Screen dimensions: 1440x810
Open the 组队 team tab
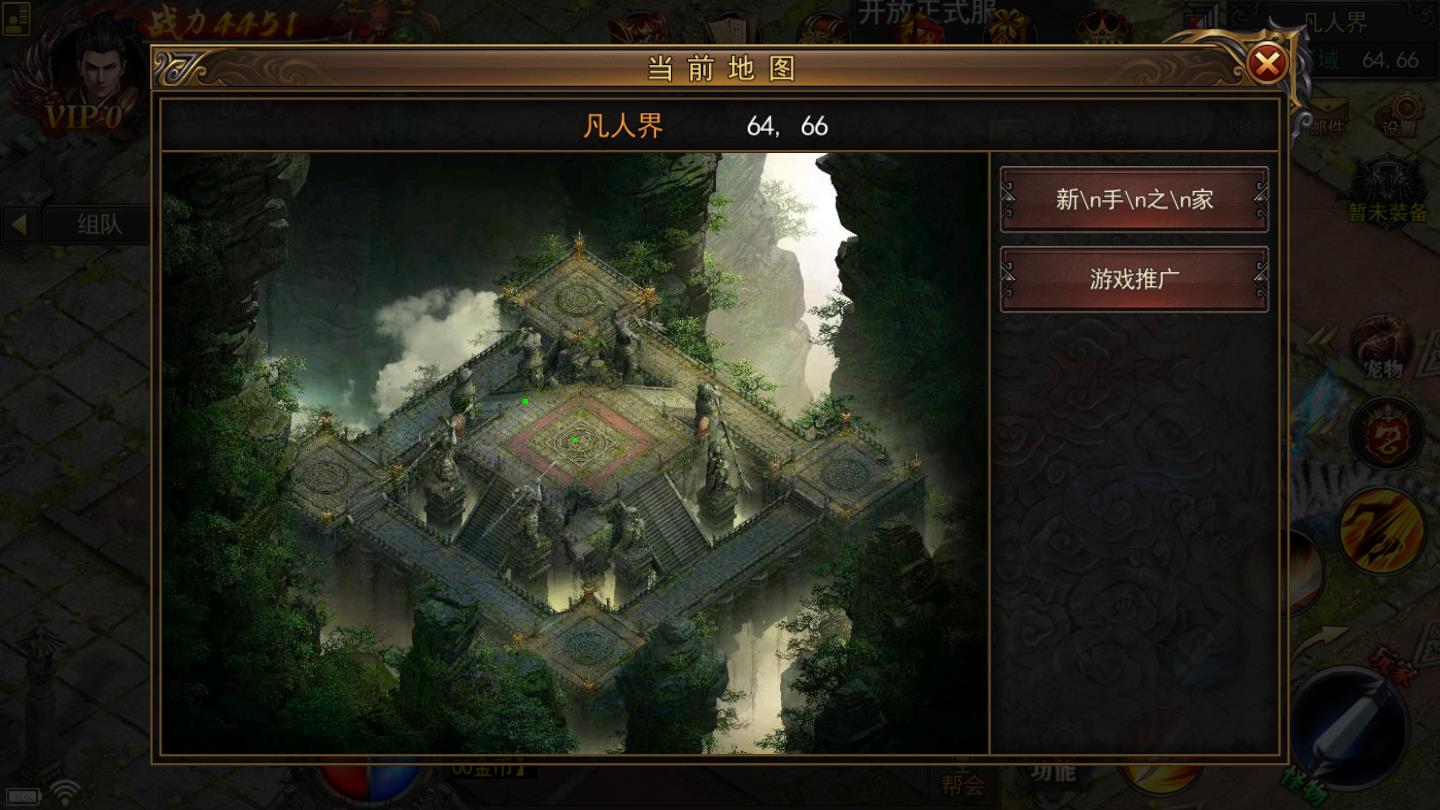coord(98,225)
